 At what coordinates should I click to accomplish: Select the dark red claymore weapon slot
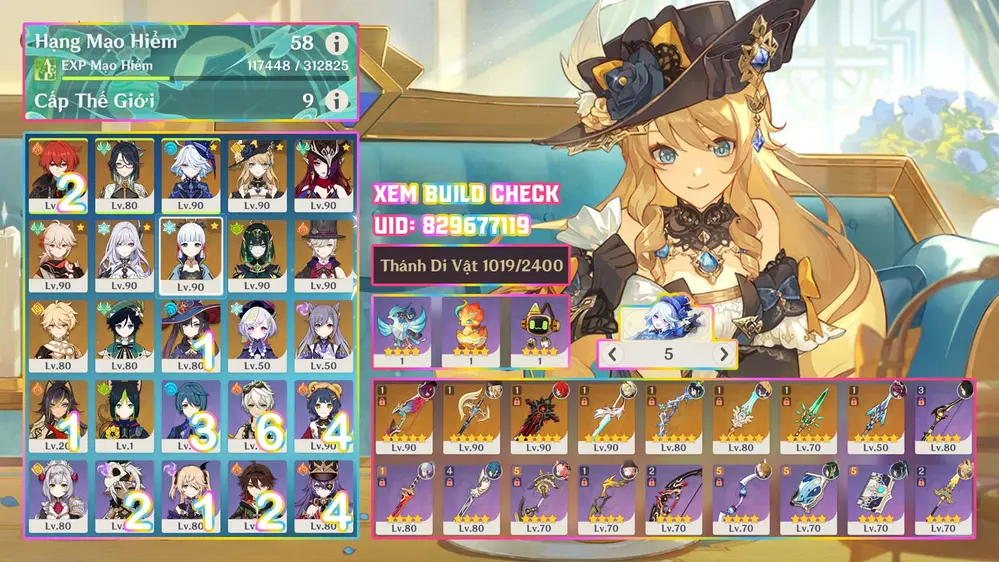(538, 418)
